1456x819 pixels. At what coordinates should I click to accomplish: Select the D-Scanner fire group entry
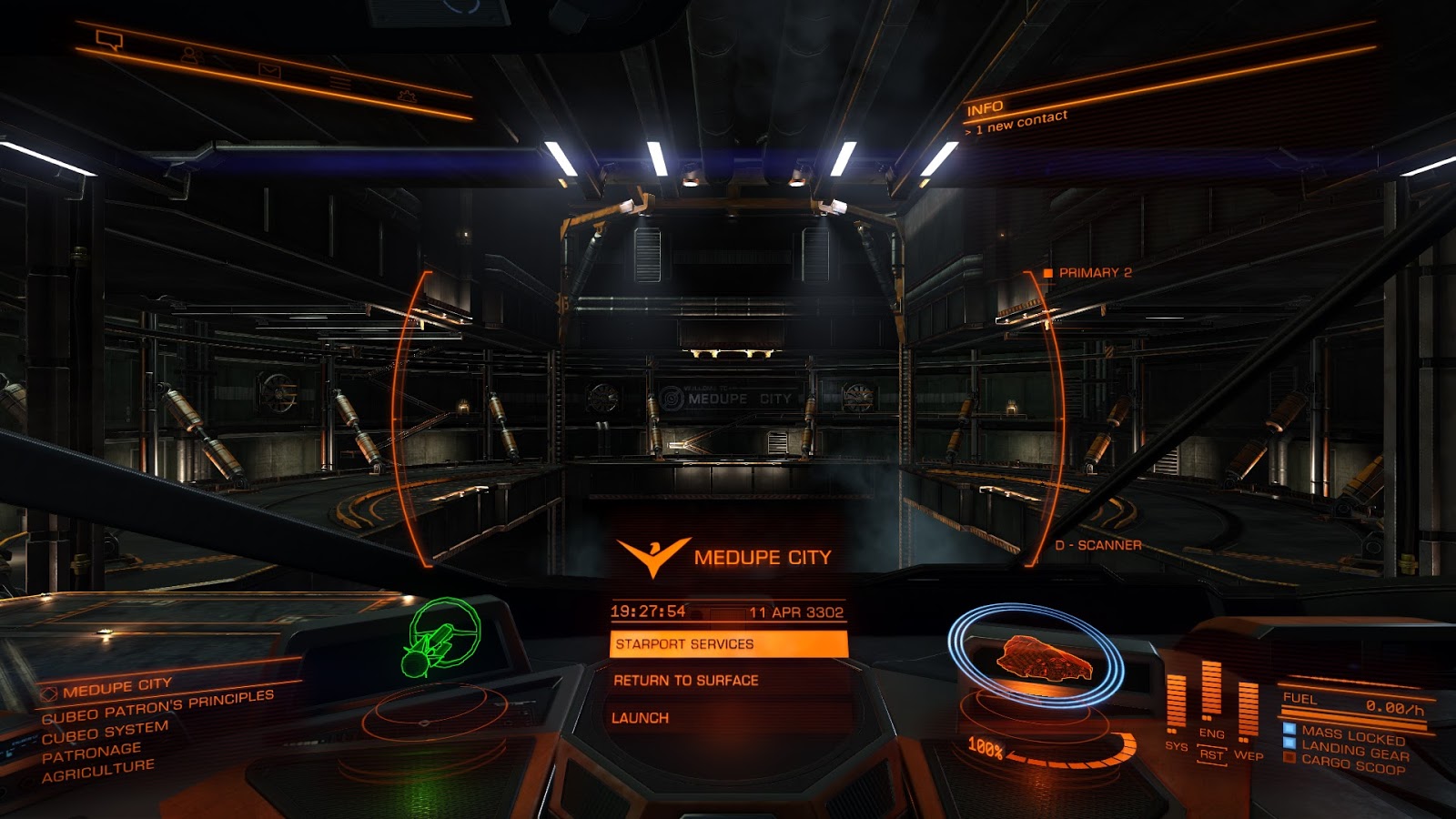click(x=1097, y=545)
